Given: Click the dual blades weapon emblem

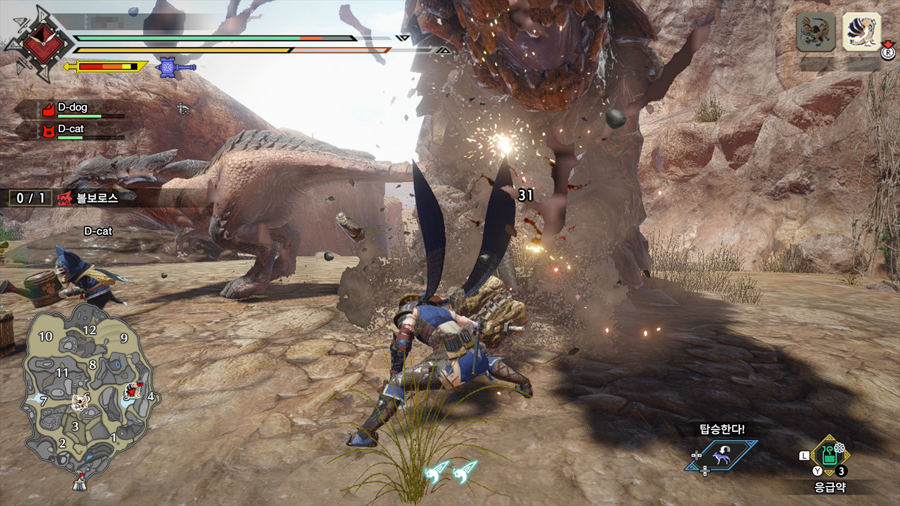Looking at the screenshot, I should coord(39,43).
